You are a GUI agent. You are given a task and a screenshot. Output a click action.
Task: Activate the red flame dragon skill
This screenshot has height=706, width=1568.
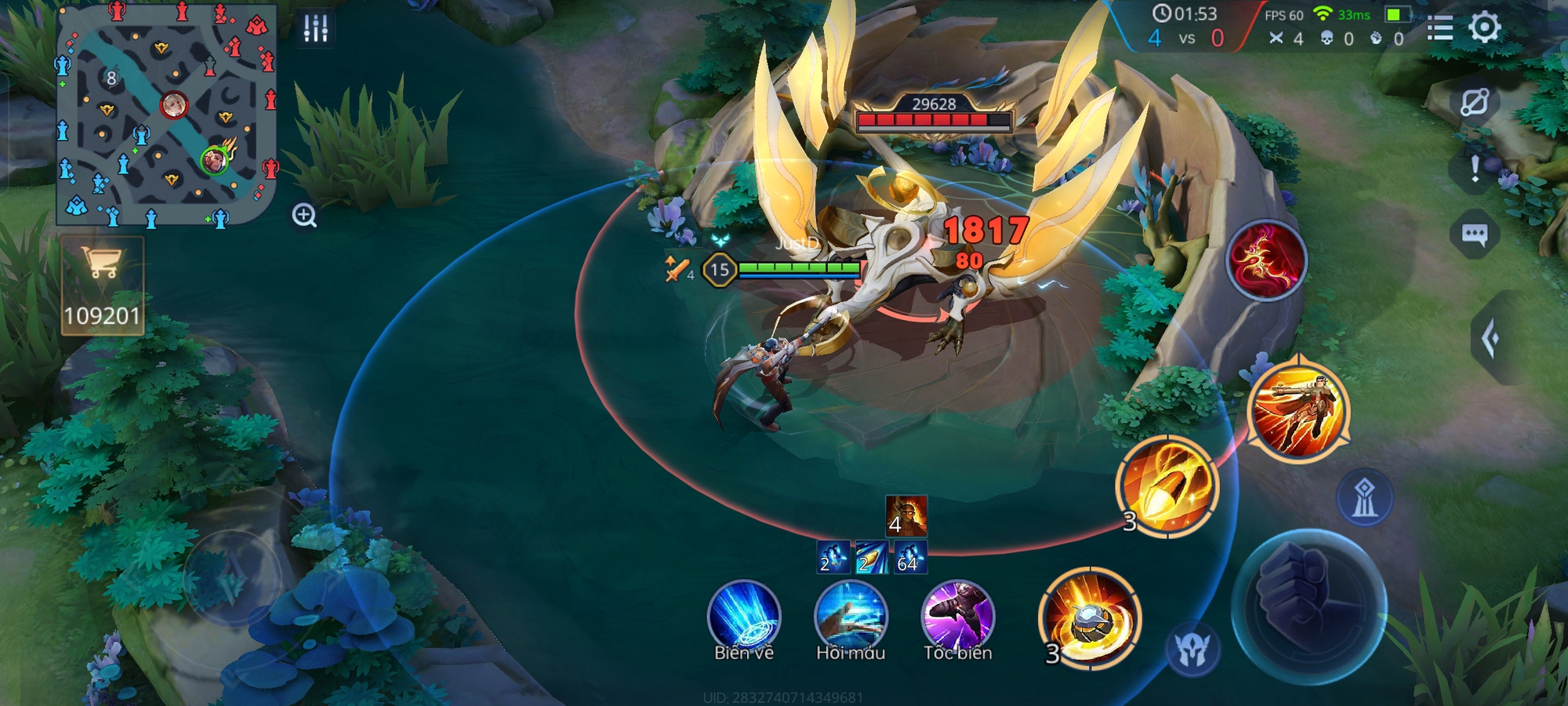1266,261
